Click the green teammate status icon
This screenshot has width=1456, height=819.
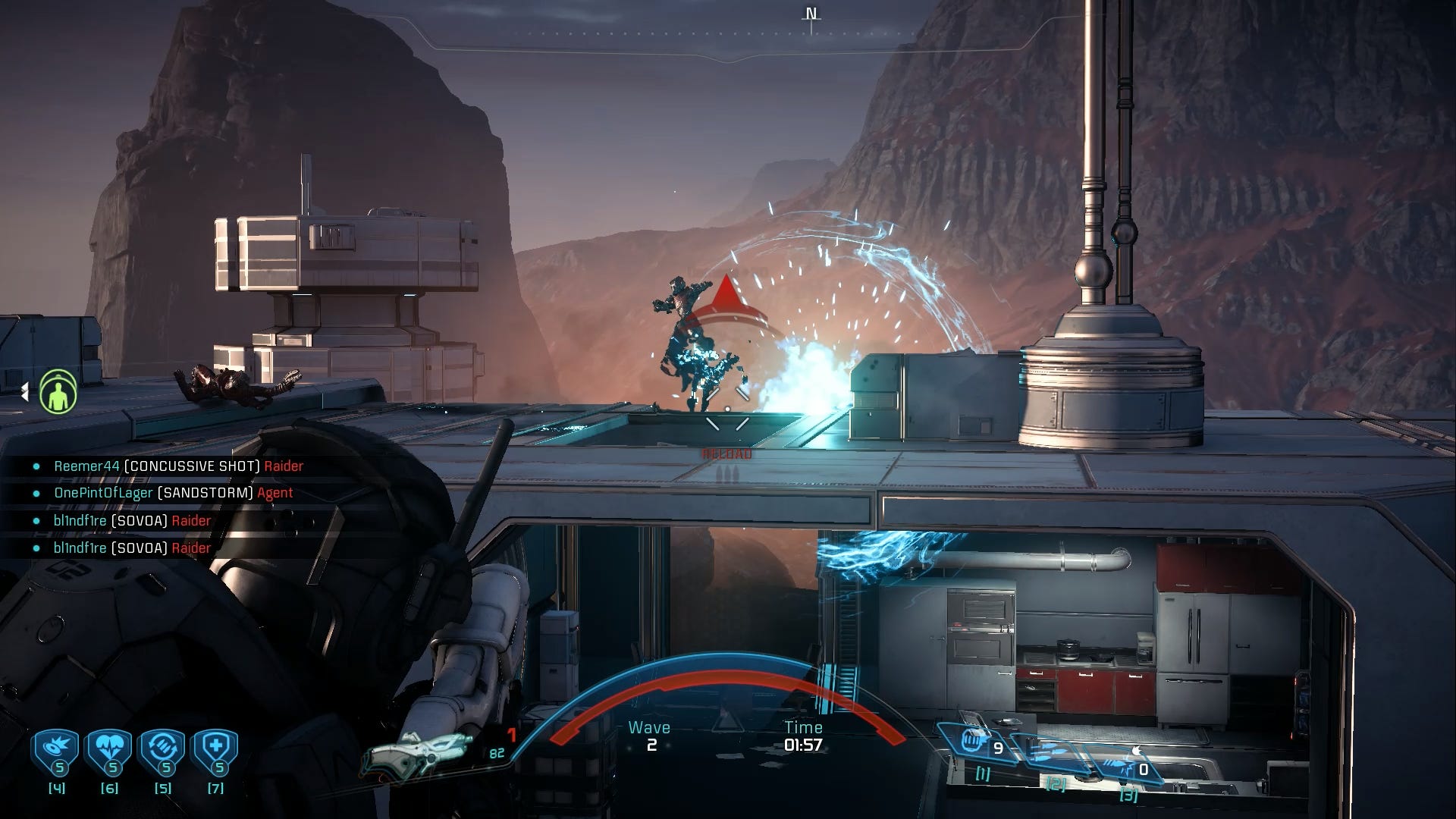(58, 391)
